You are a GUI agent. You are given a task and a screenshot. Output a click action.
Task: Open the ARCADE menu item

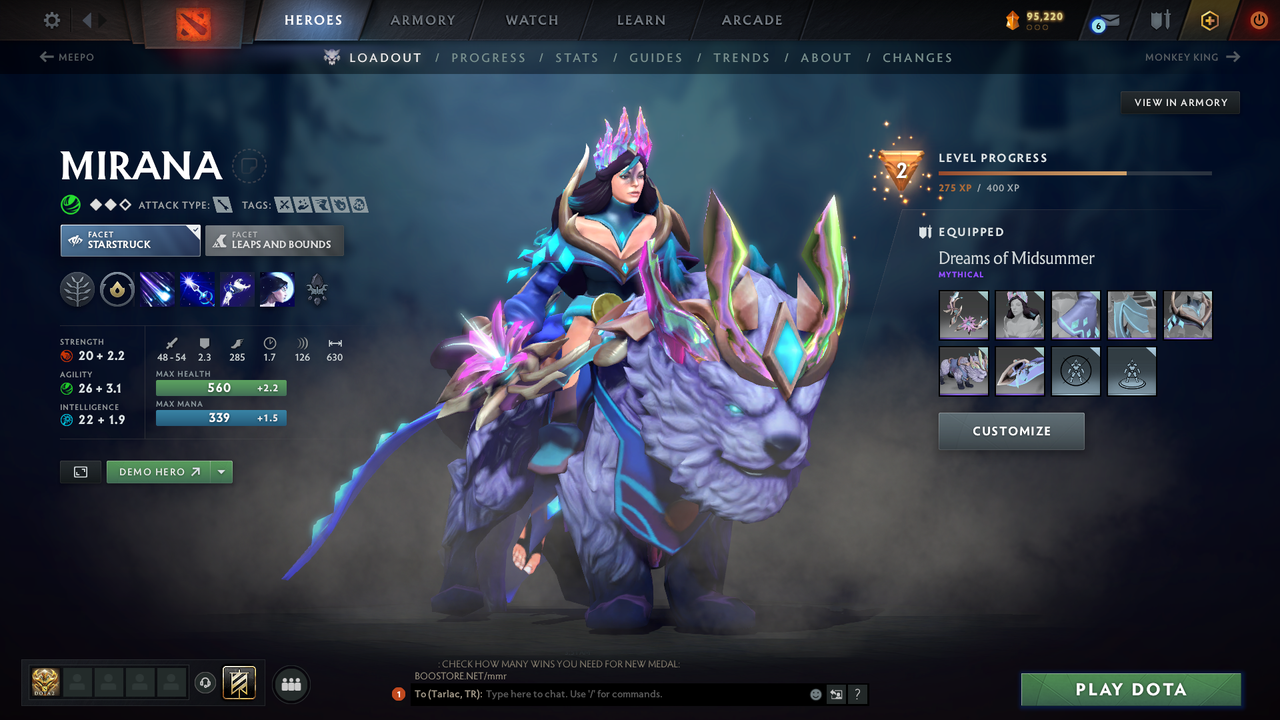[751, 20]
